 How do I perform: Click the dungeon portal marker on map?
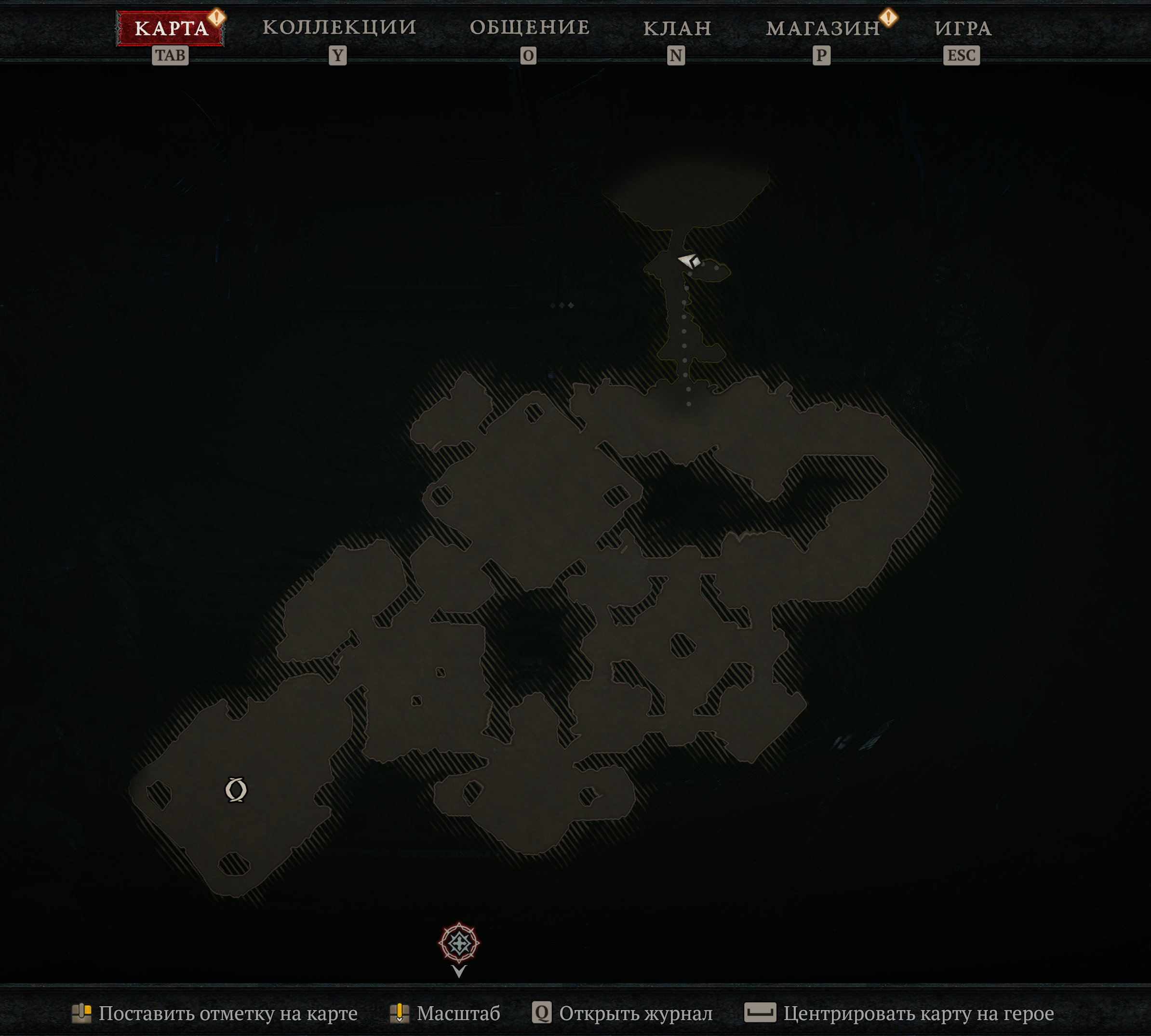click(236, 789)
